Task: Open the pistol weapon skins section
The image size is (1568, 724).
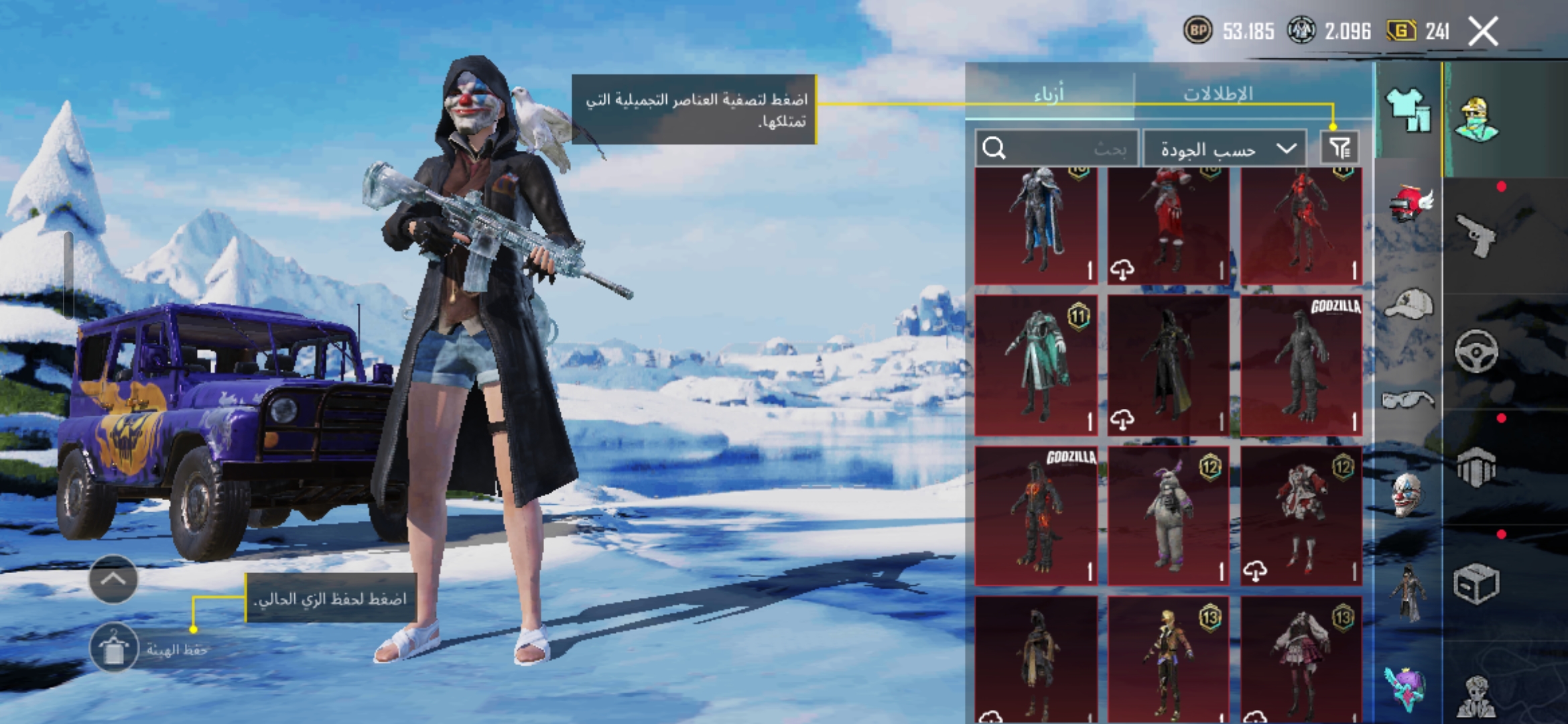Action: (1478, 235)
